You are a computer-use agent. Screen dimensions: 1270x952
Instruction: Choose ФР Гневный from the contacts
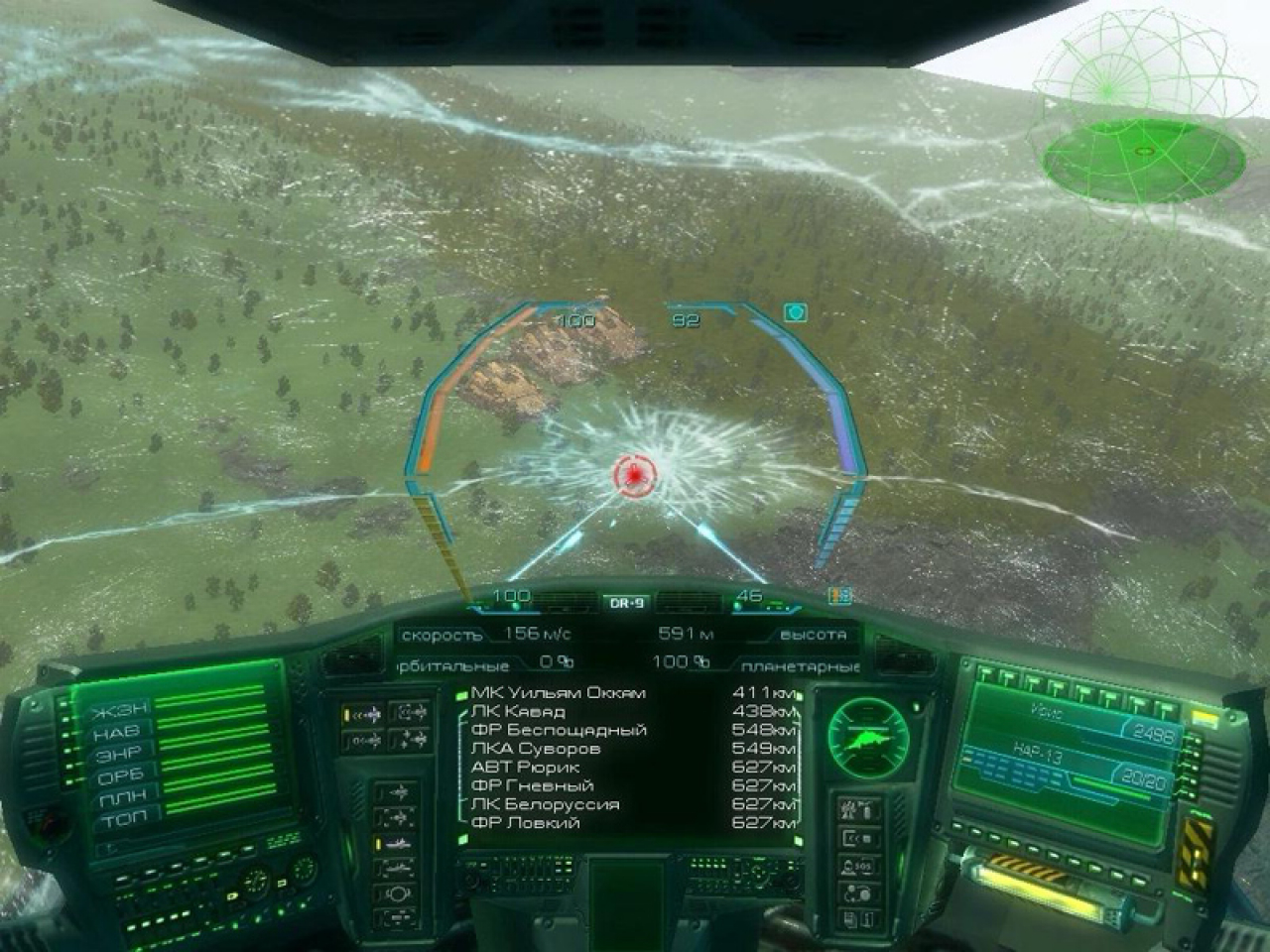(532, 785)
